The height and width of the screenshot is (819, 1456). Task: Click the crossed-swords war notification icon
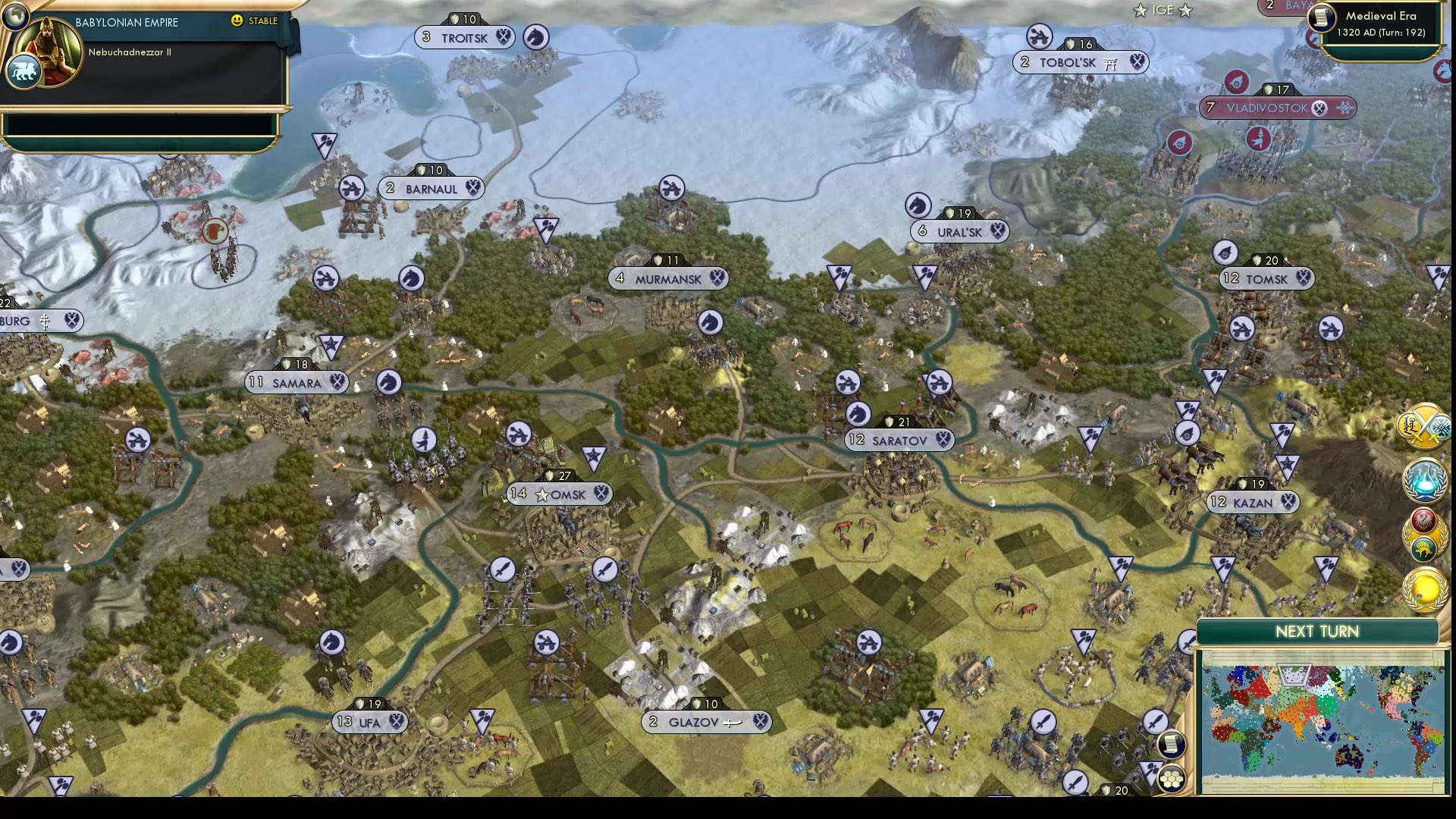(1424, 426)
